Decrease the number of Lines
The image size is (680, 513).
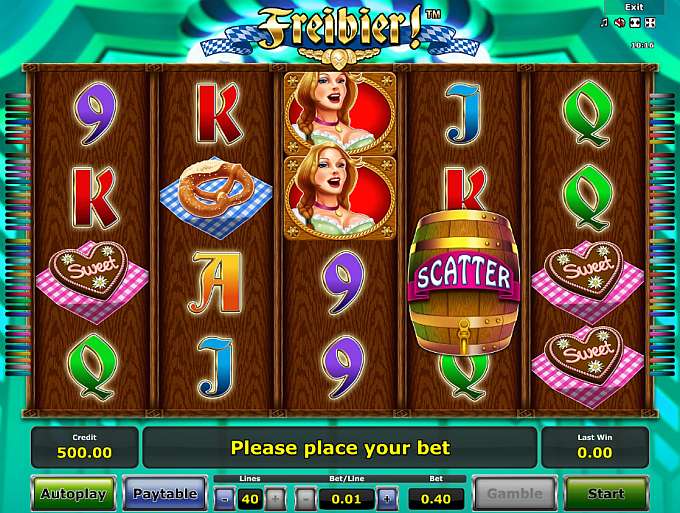[225, 497]
